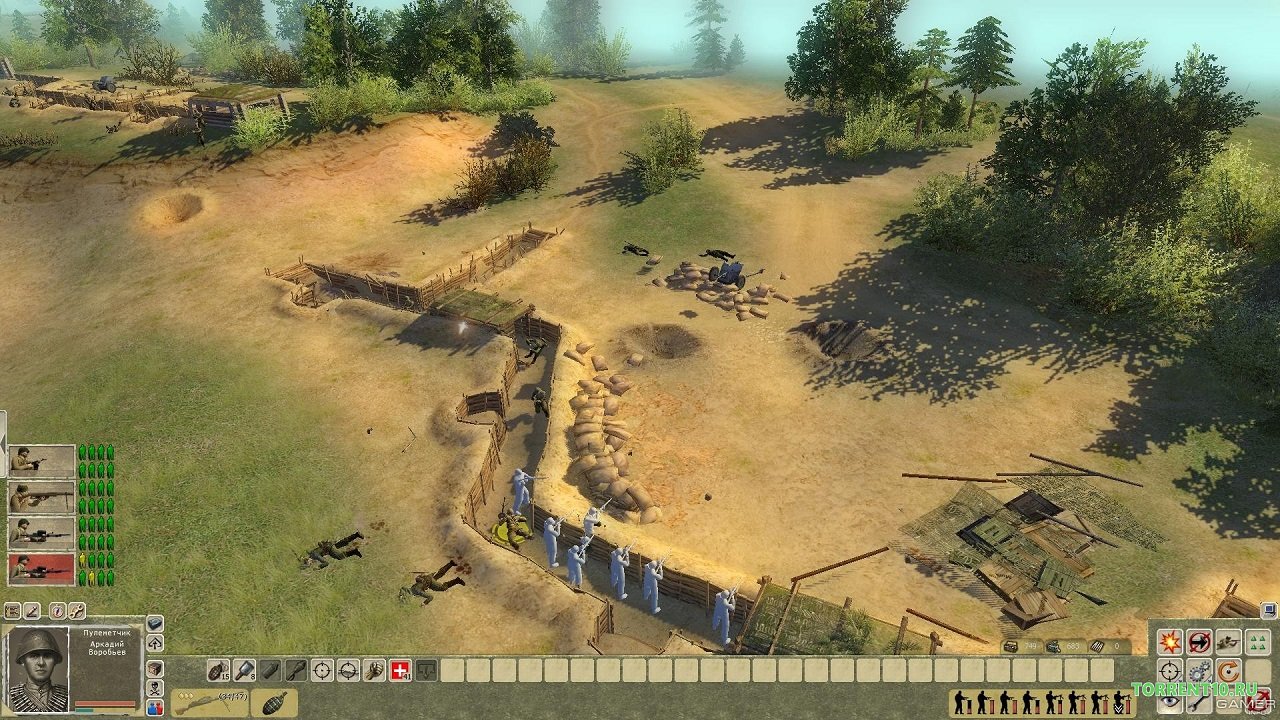Choose the grenade secondary weapon slot

point(272,702)
